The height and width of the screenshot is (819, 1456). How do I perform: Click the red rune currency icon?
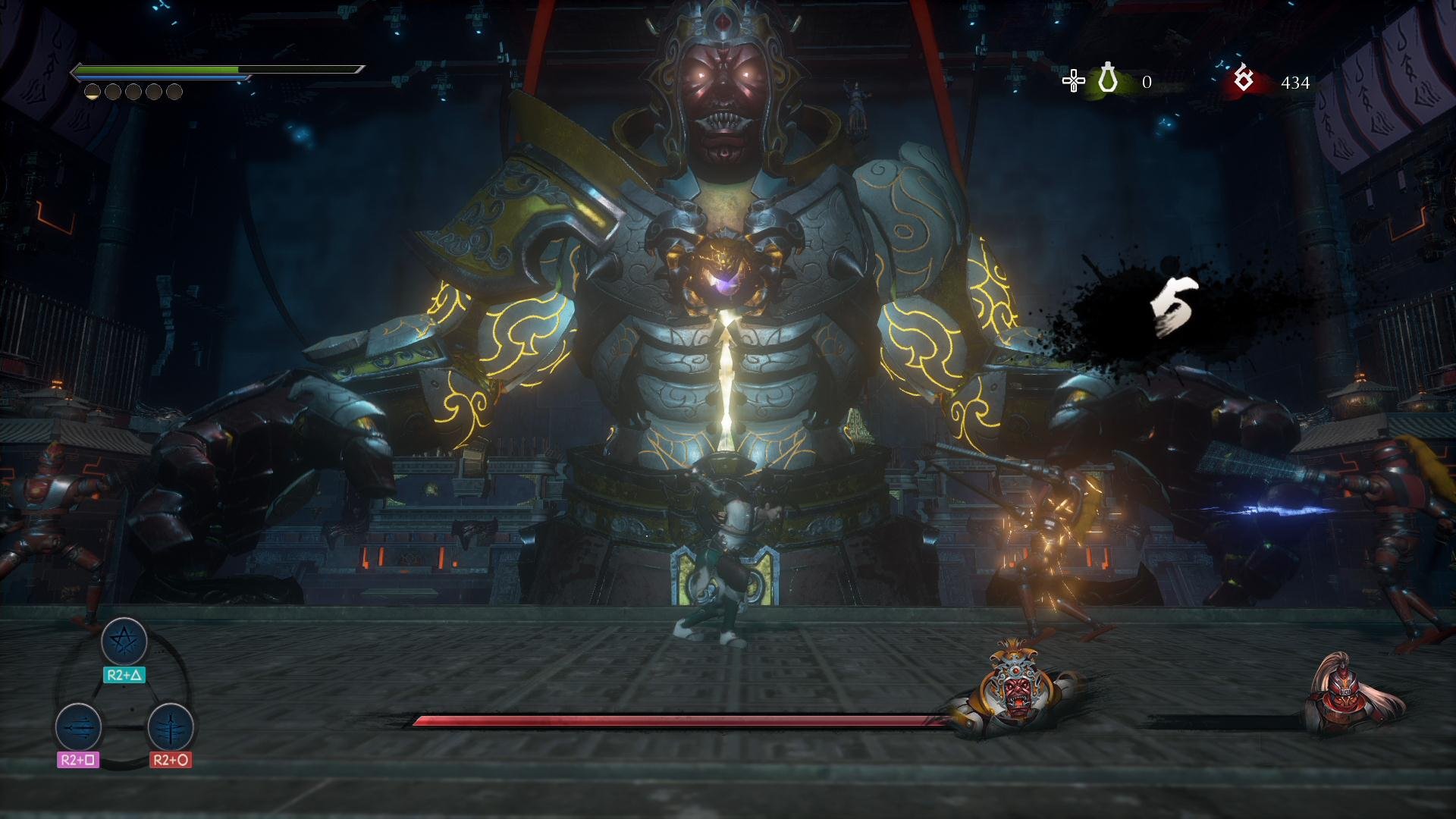click(x=1244, y=79)
